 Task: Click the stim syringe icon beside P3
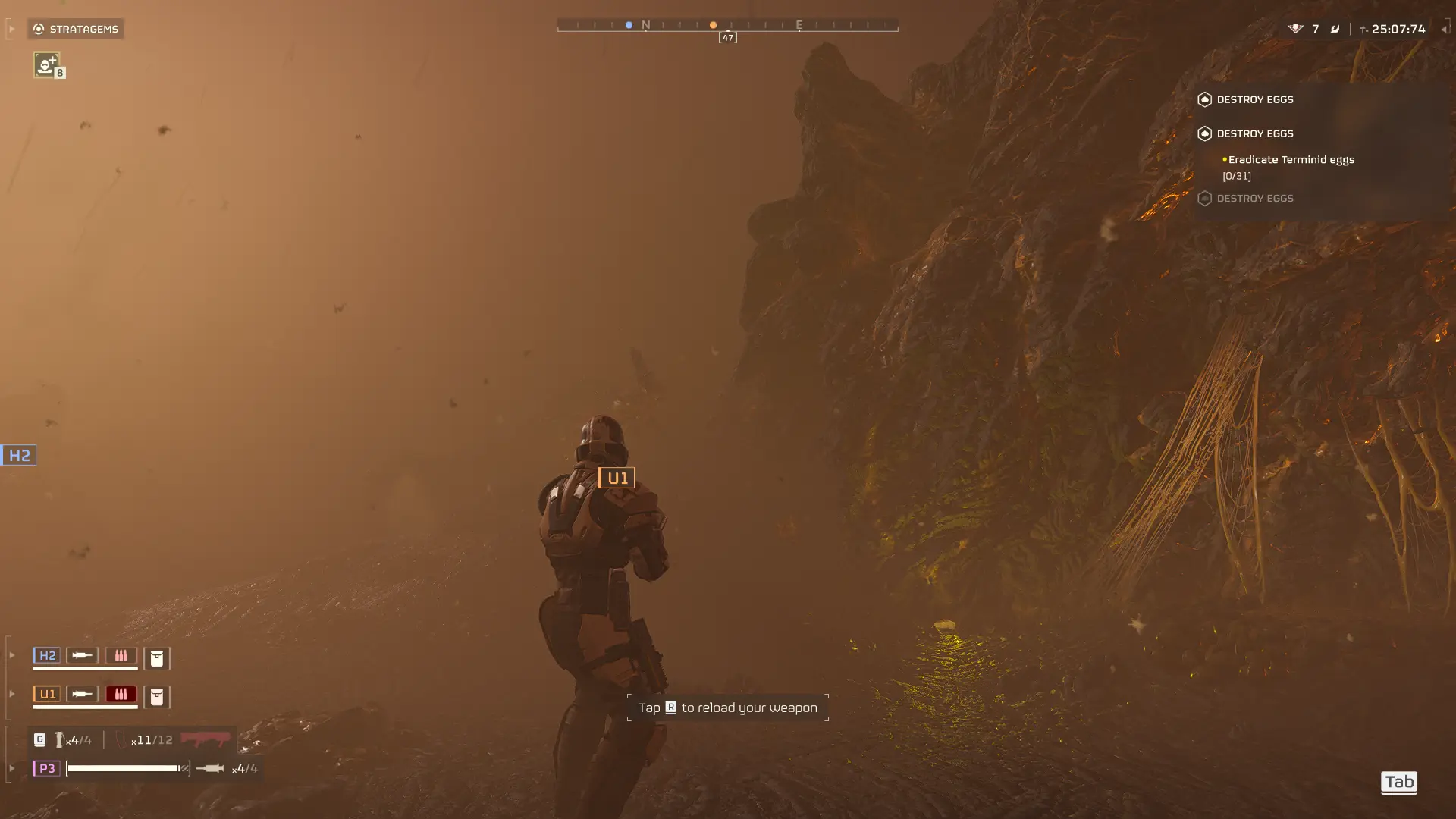pos(209,768)
